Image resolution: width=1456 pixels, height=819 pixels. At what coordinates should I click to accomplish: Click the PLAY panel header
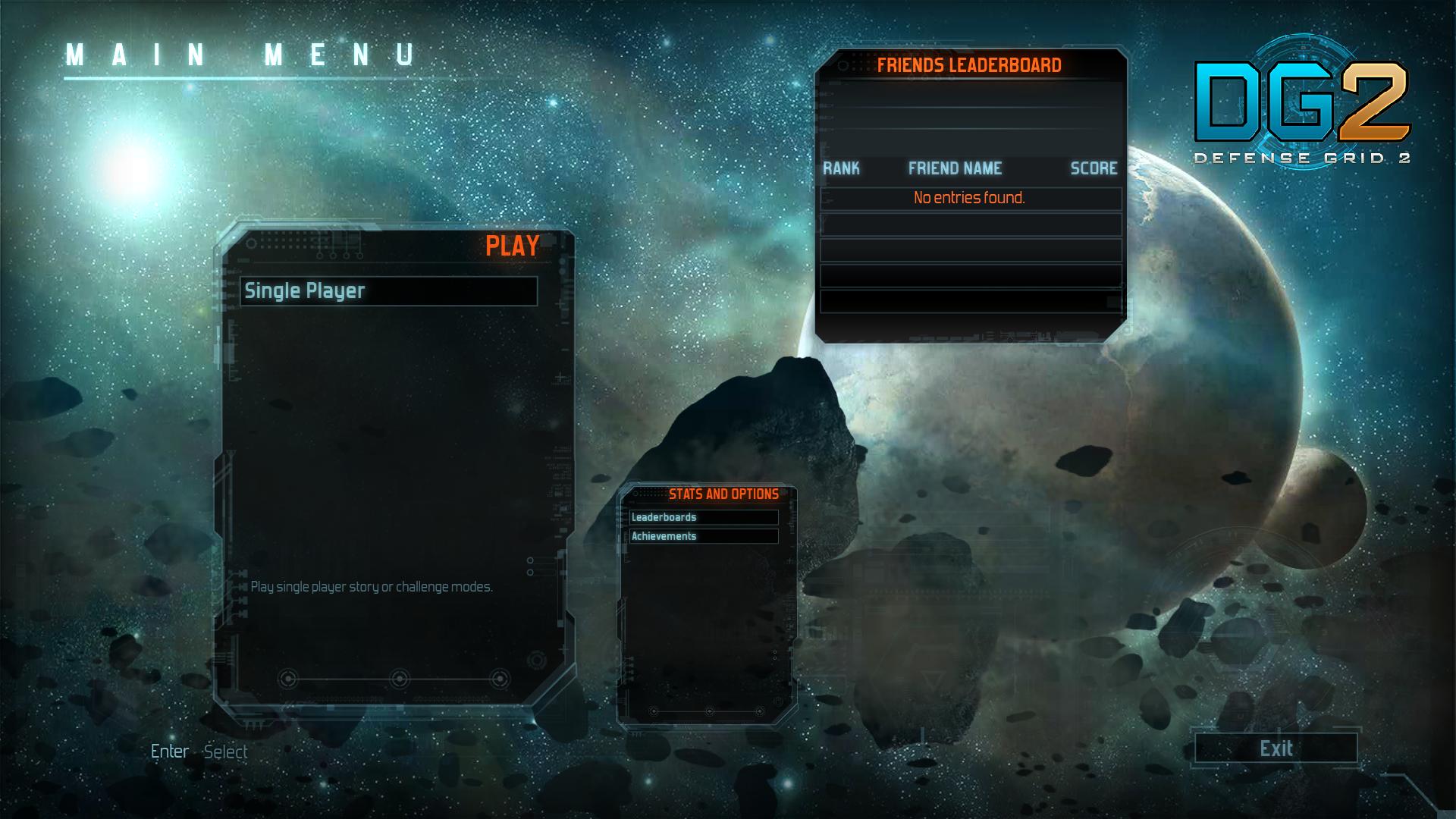tap(510, 246)
